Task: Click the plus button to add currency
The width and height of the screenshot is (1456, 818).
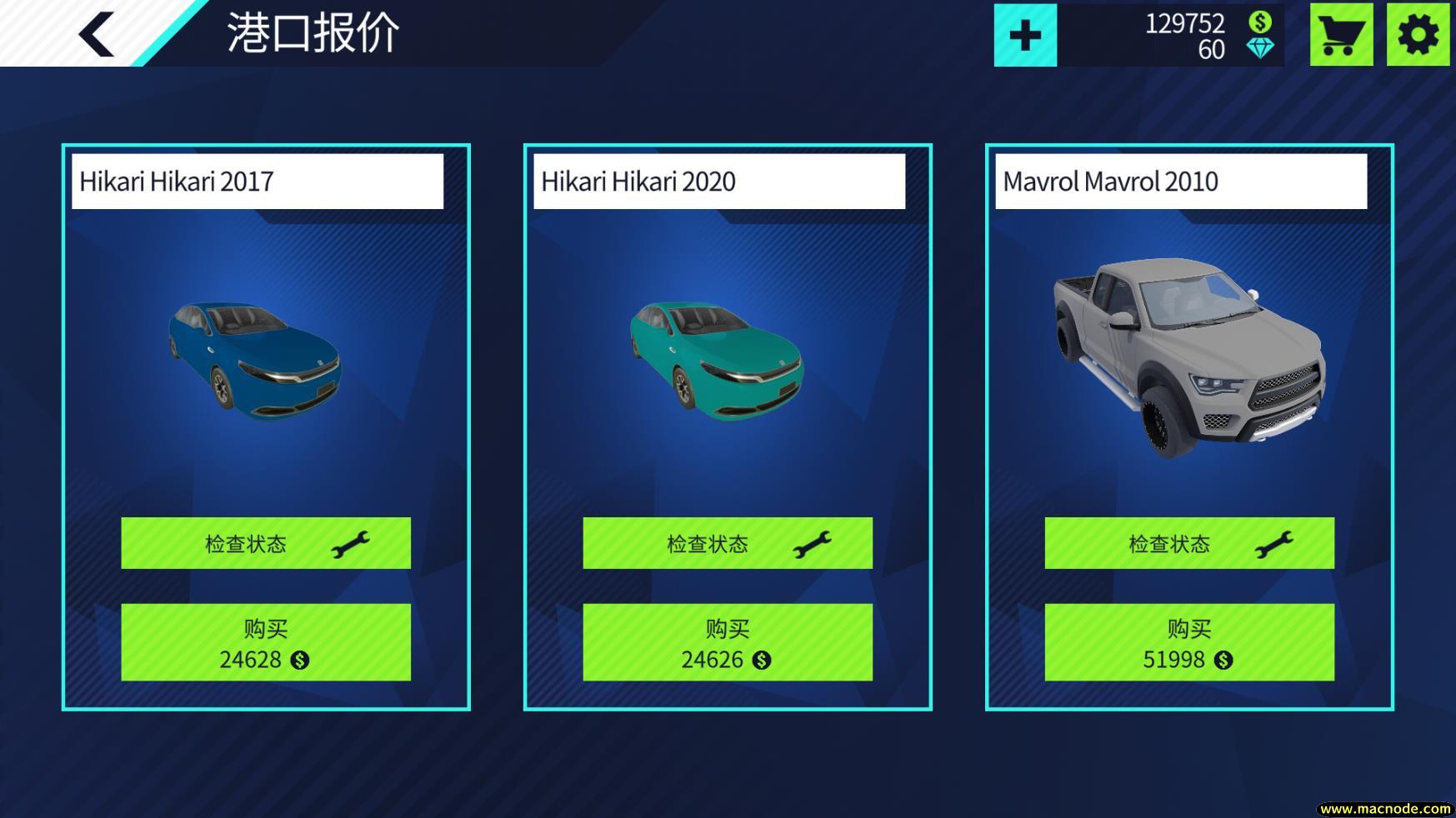Action: tap(1024, 34)
